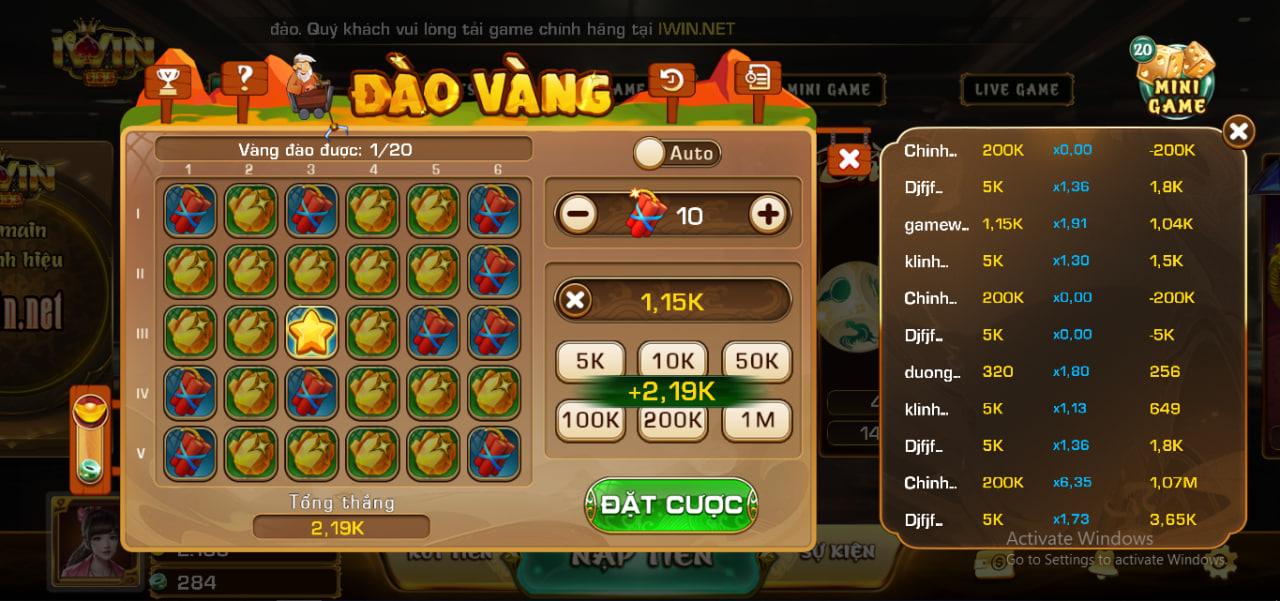Select the yellow star tile
The width and height of the screenshot is (1280, 601).
pyautogui.click(x=311, y=332)
